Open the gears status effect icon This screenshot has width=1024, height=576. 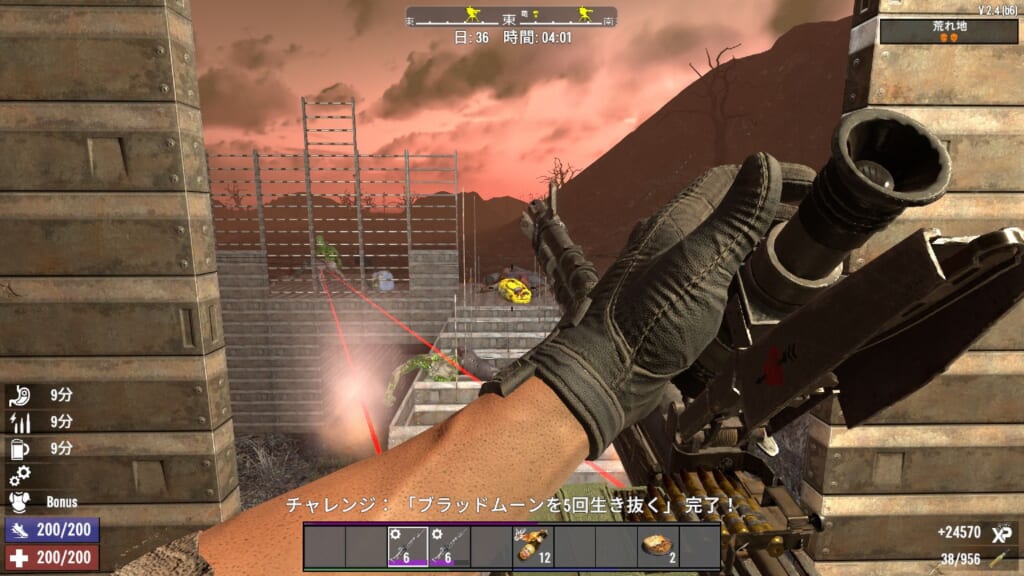tap(18, 475)
